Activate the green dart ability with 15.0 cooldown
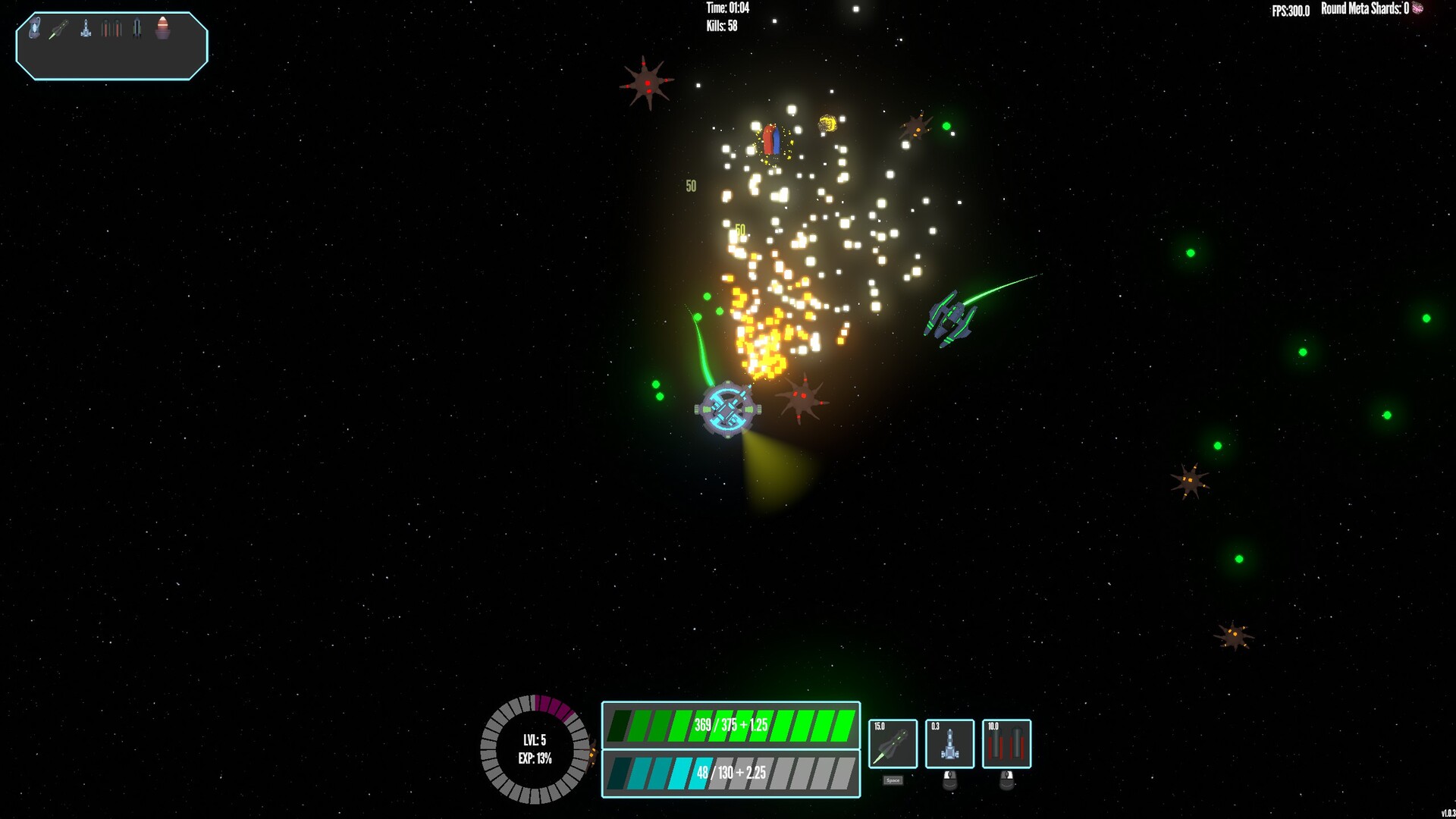1456x819 pixels. (x=893, y=743)
